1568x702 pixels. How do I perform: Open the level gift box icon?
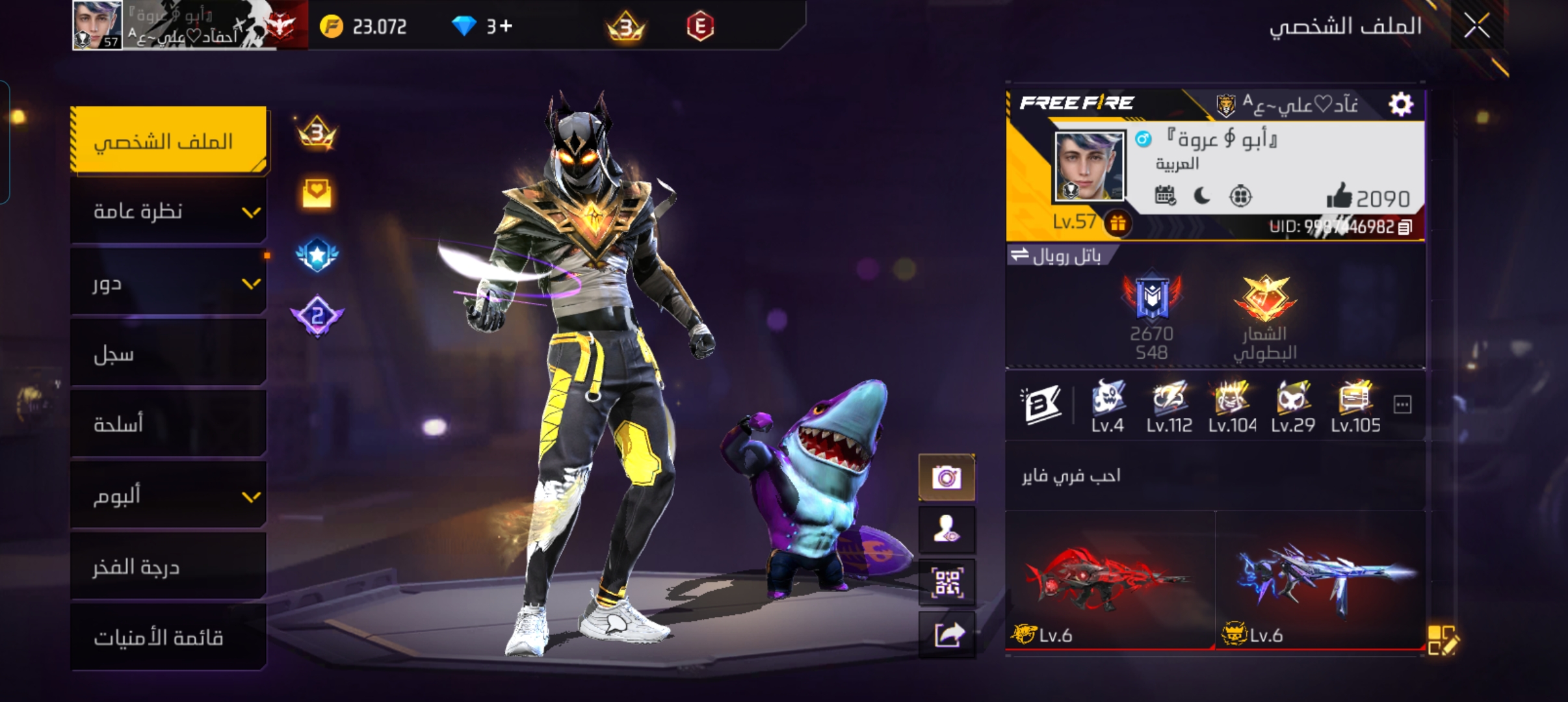pyautogui.click(x=1117, y=224)
